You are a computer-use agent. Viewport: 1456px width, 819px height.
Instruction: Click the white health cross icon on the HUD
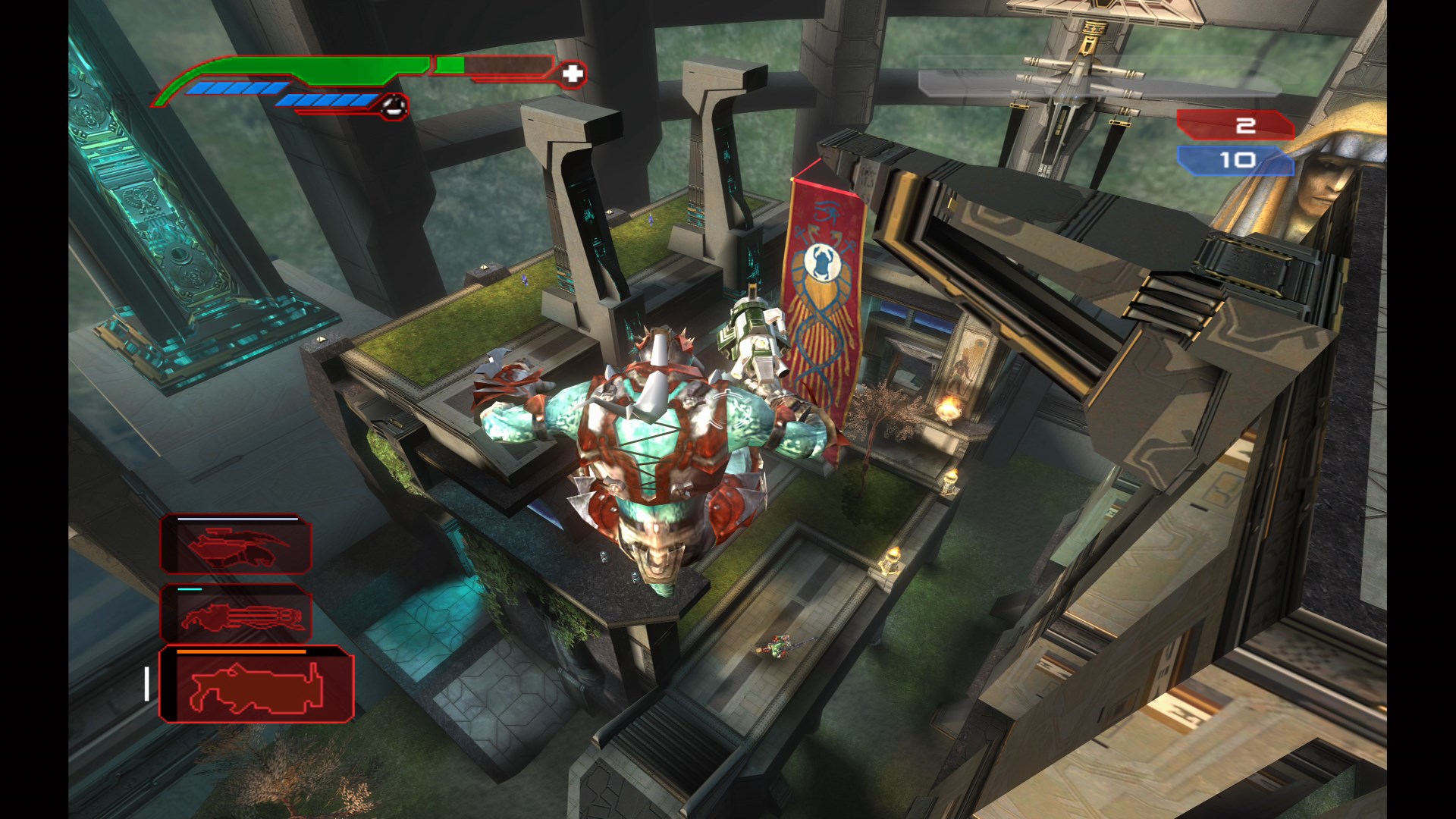click(574, 75)
